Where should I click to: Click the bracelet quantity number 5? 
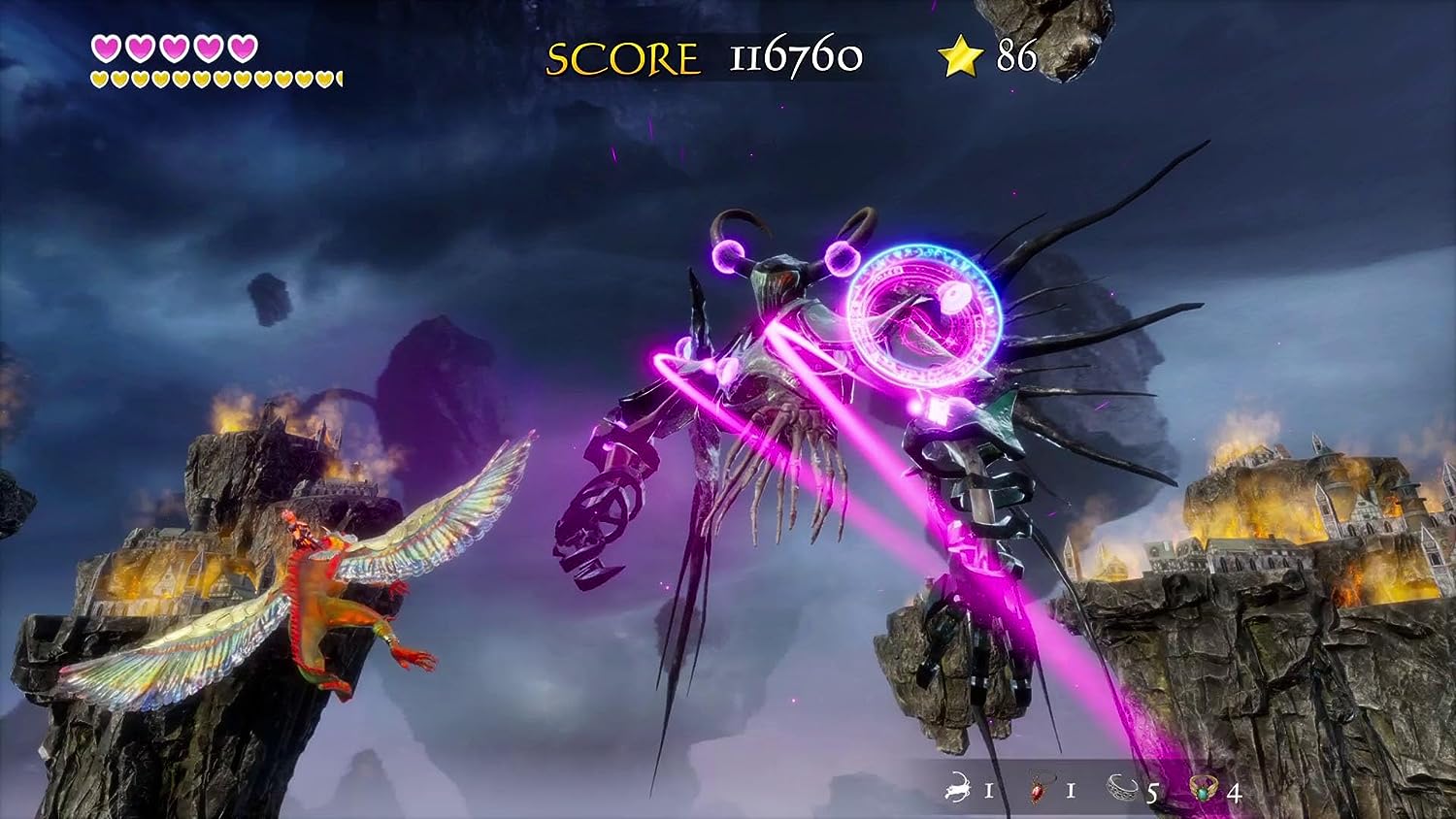pos(1152,793)
